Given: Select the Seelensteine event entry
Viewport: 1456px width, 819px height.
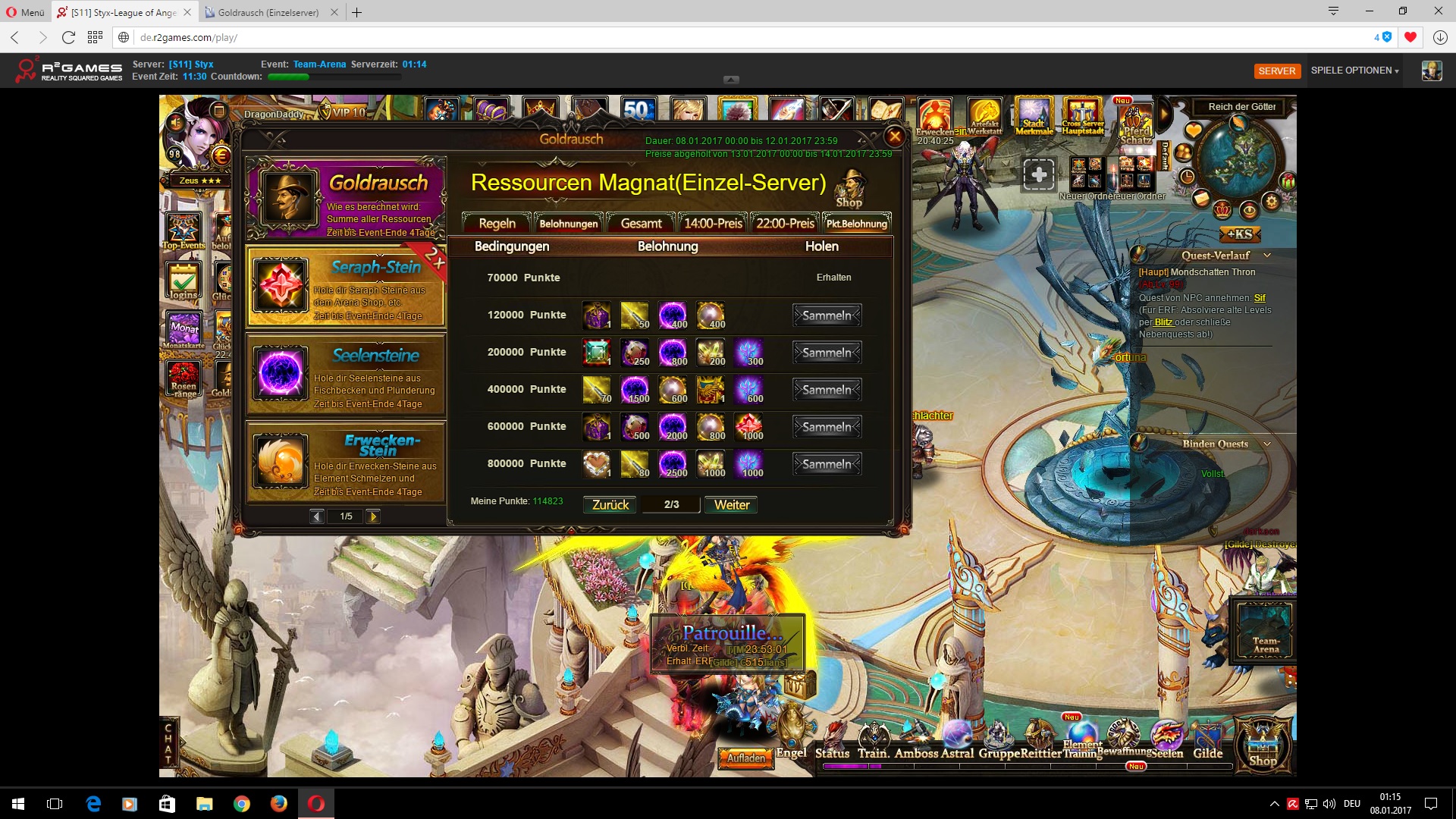Looking at the screenshot, I should tap(346, 375).
